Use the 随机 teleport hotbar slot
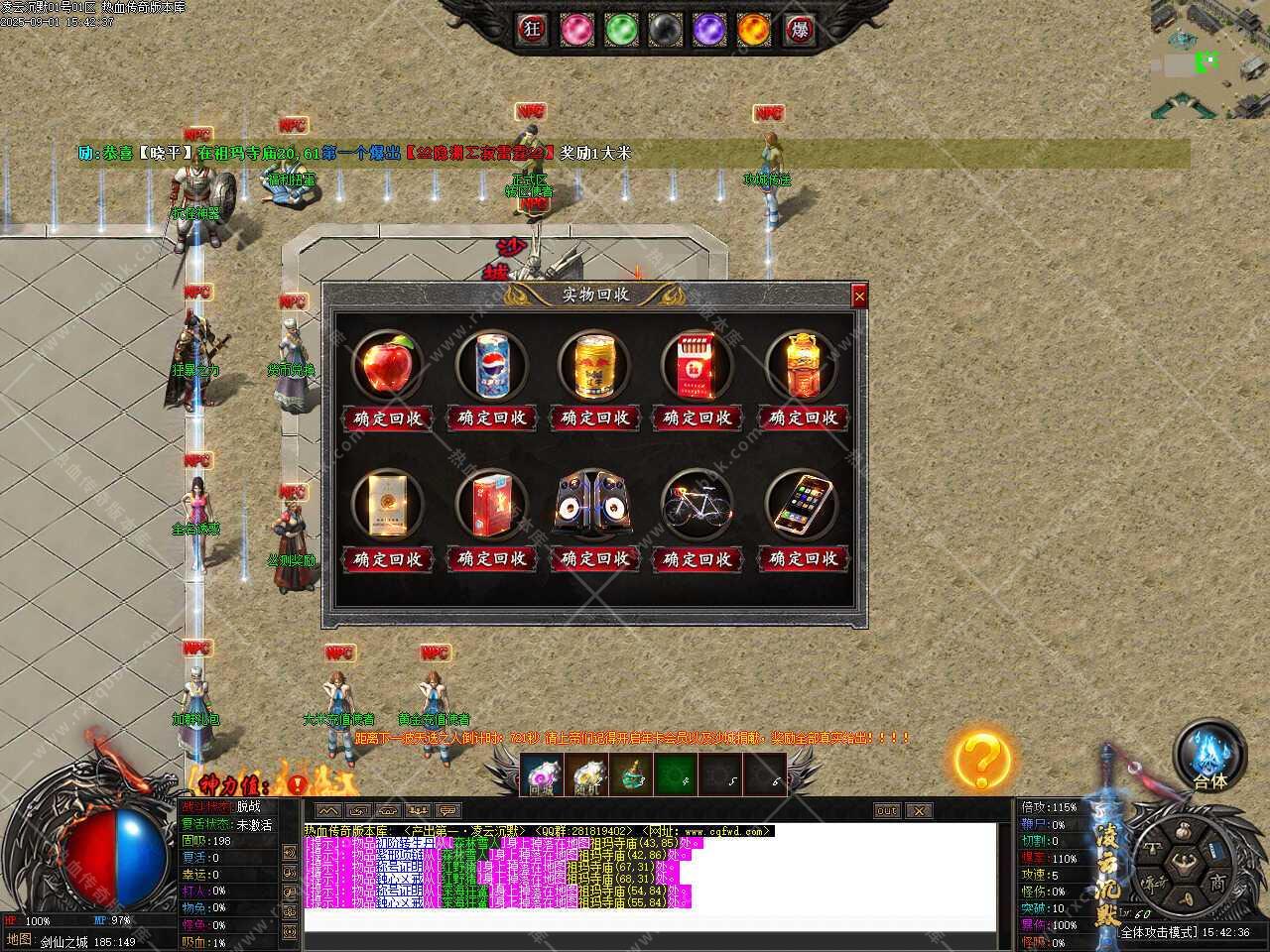Image resolution: width=1270 pixels, height=952 pixels. coord(586,774)
